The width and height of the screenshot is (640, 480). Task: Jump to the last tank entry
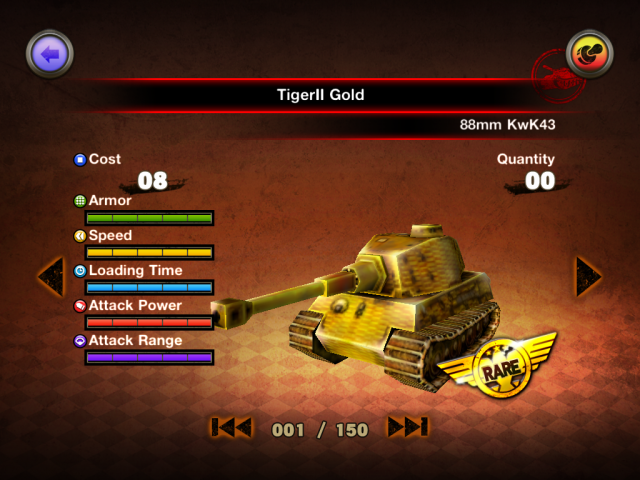(408, 428)
